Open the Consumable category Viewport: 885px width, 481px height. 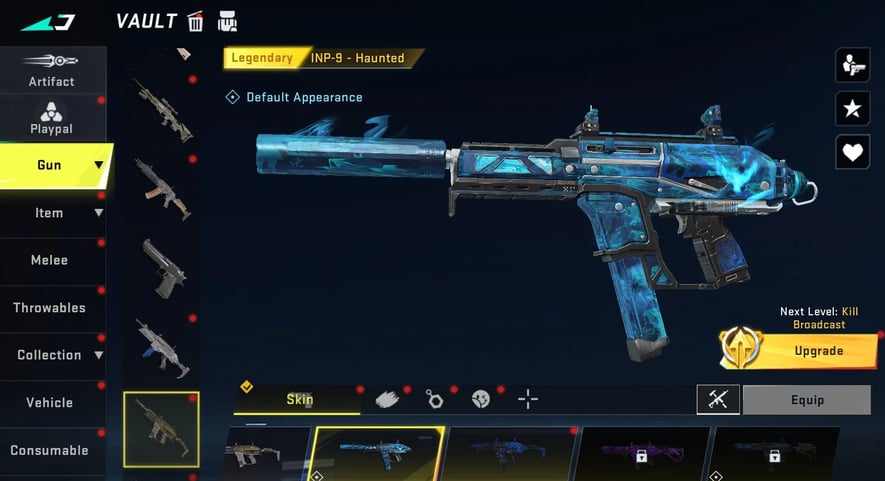click(50, 450)
